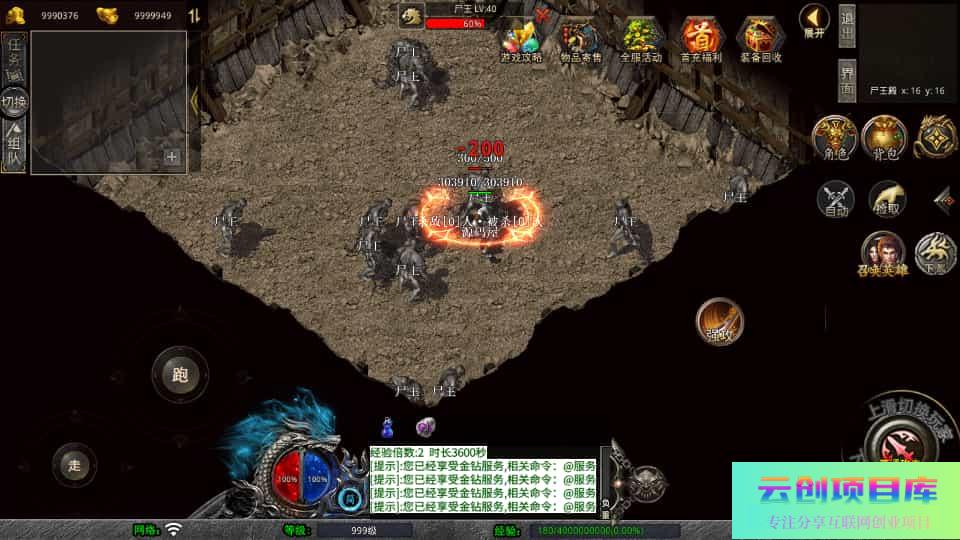Open the 游戏攻略 game guide icon

pos(520,40)
